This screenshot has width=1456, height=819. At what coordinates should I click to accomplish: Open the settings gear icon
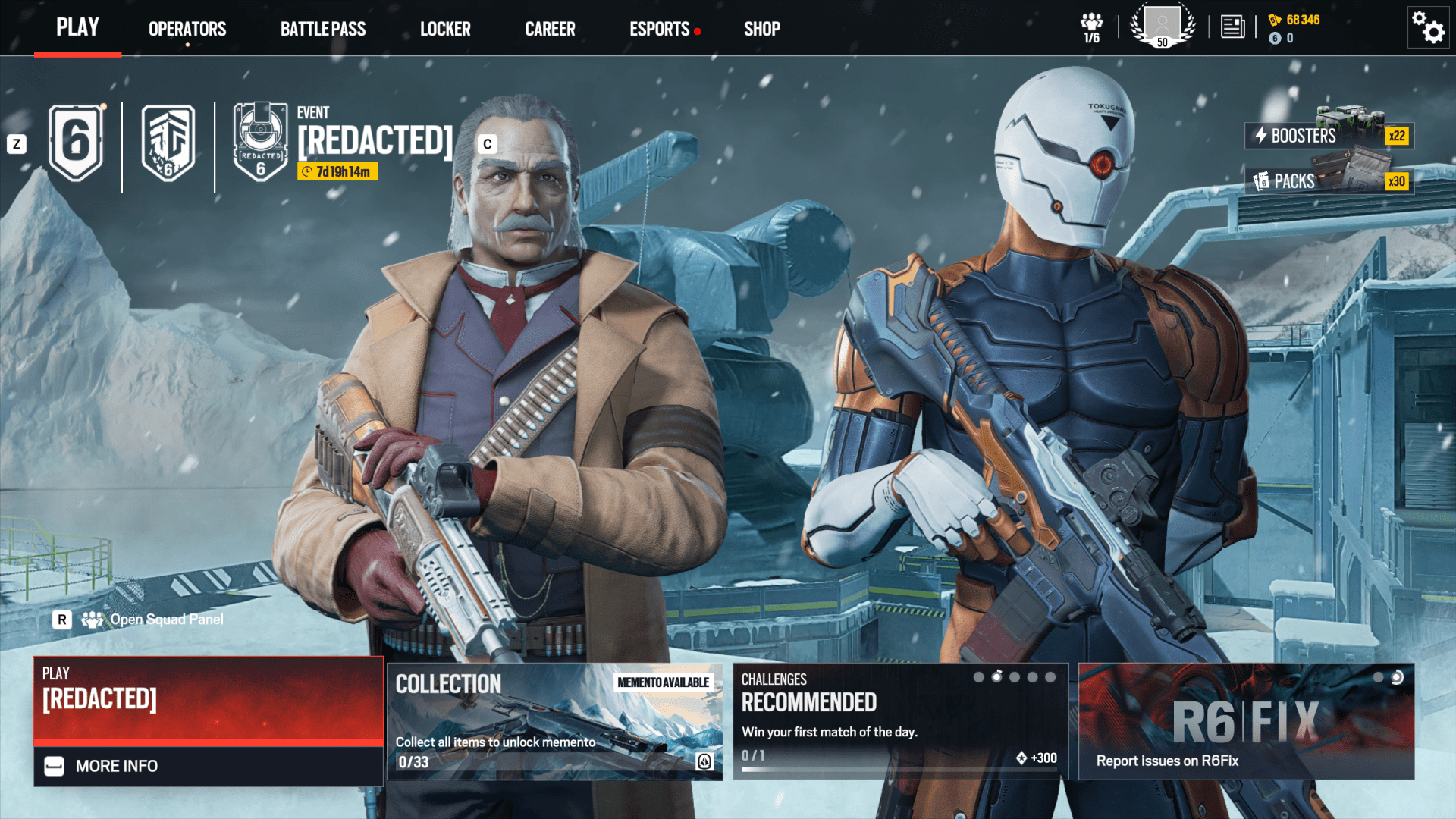[x=1429, y=27]
